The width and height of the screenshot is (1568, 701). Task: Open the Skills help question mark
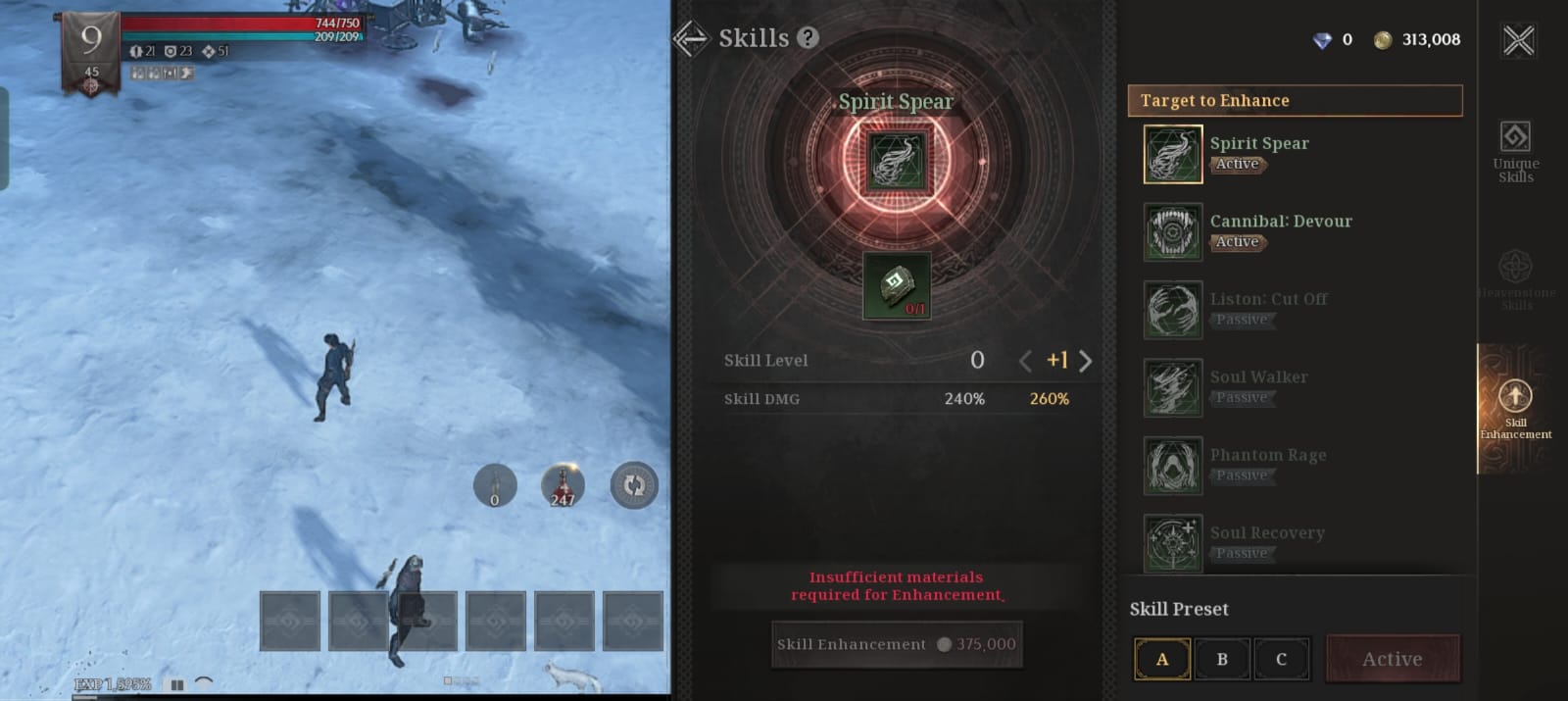808,38
